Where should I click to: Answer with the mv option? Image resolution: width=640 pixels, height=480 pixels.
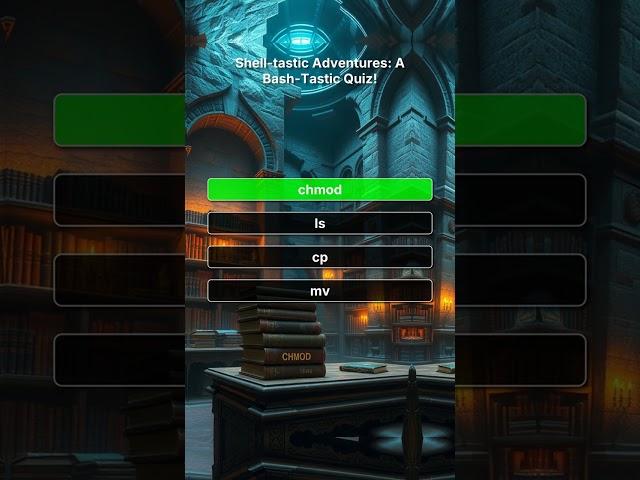point(320,291)
